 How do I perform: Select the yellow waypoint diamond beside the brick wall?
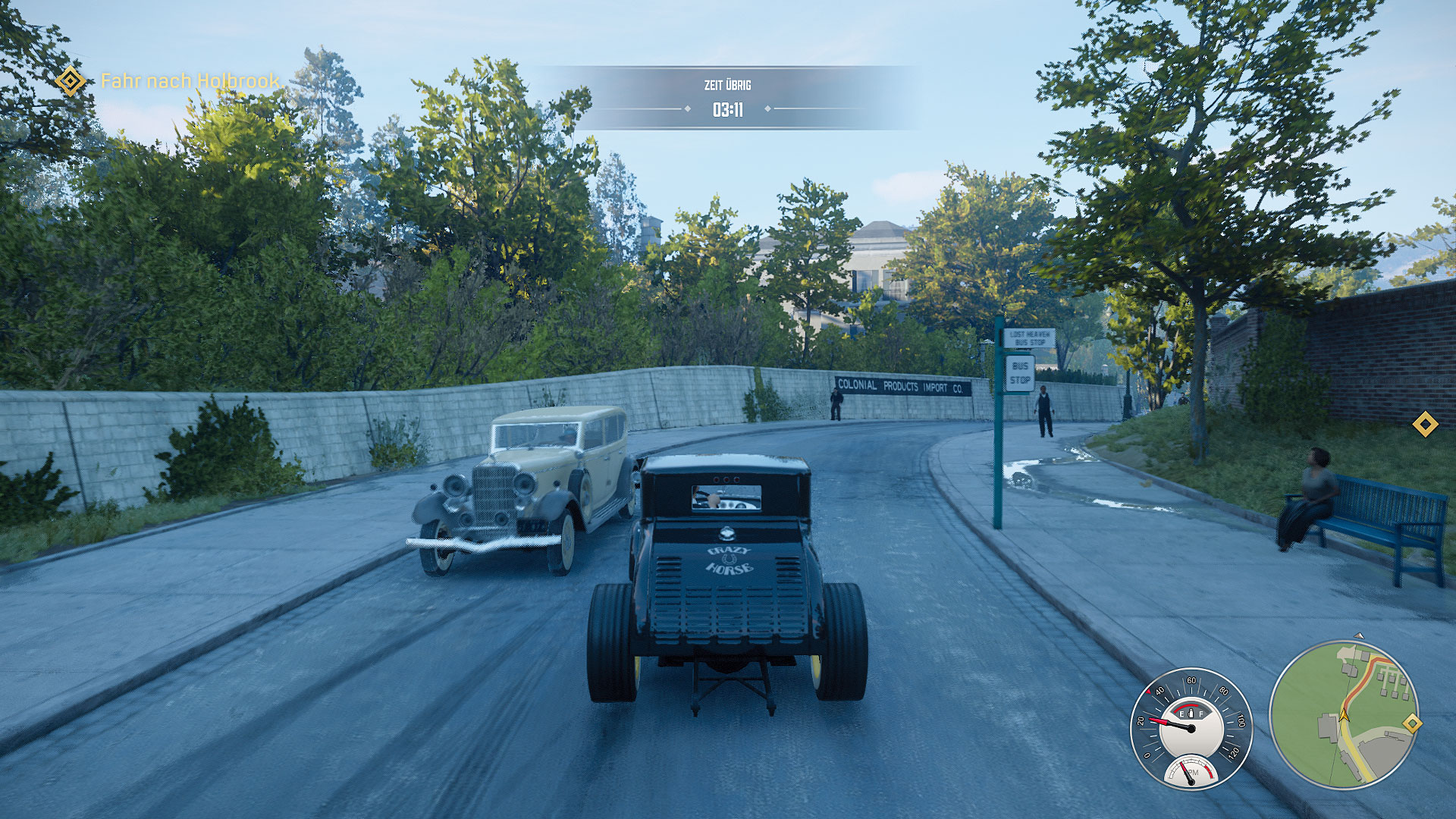coord(1425,424)
